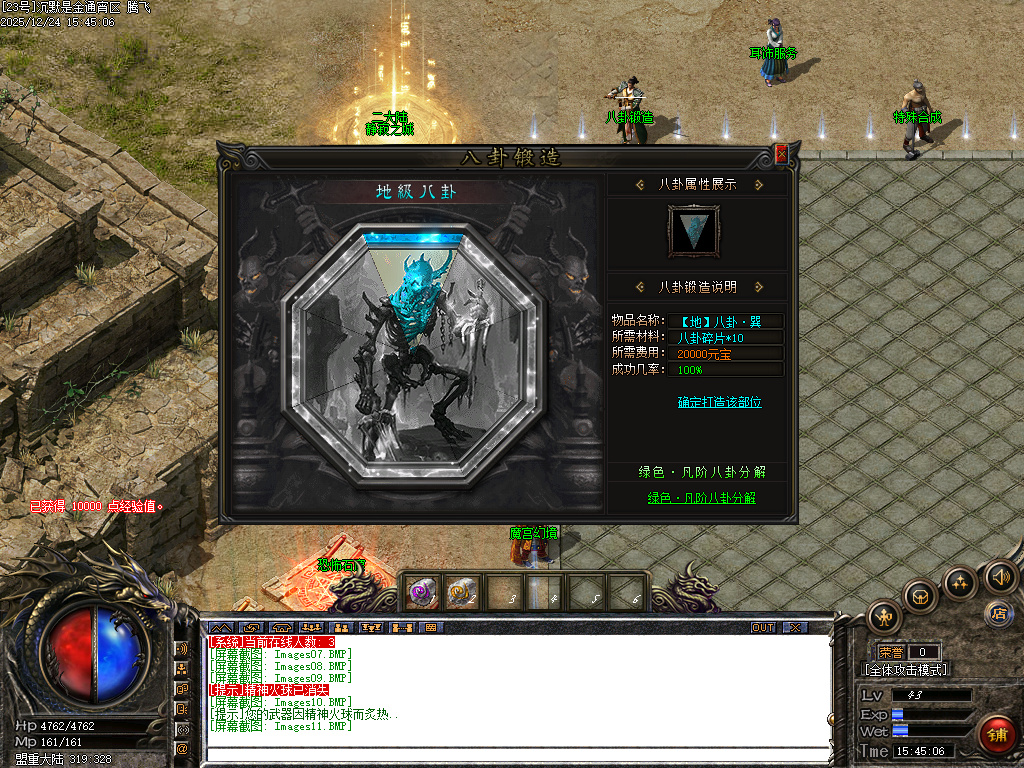Open the character figure round icon
This screenshot has height=768, width=1024.
(x=885, y=617)
